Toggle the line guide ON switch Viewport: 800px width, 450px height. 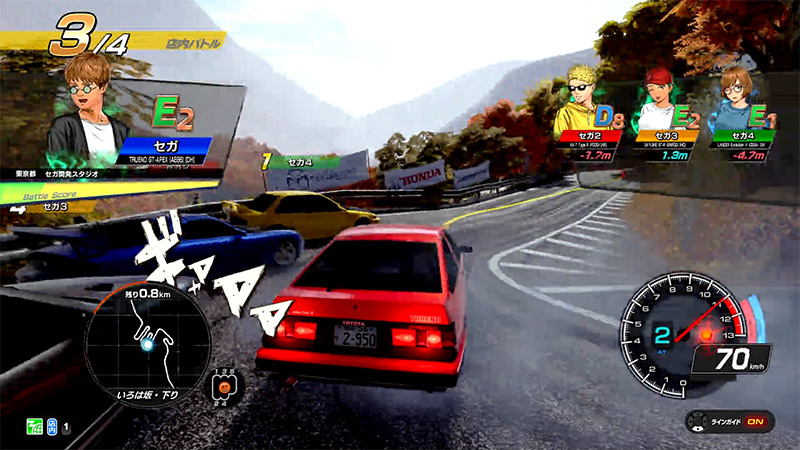click(x=757, y=421)
